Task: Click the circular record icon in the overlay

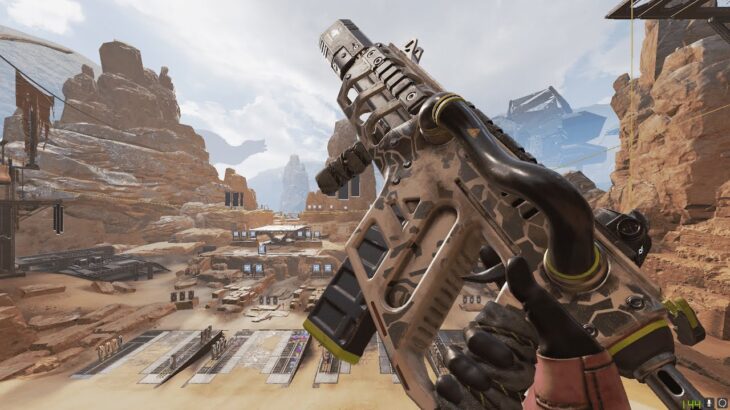Action: pyautogui.click(x=722, y=403)
